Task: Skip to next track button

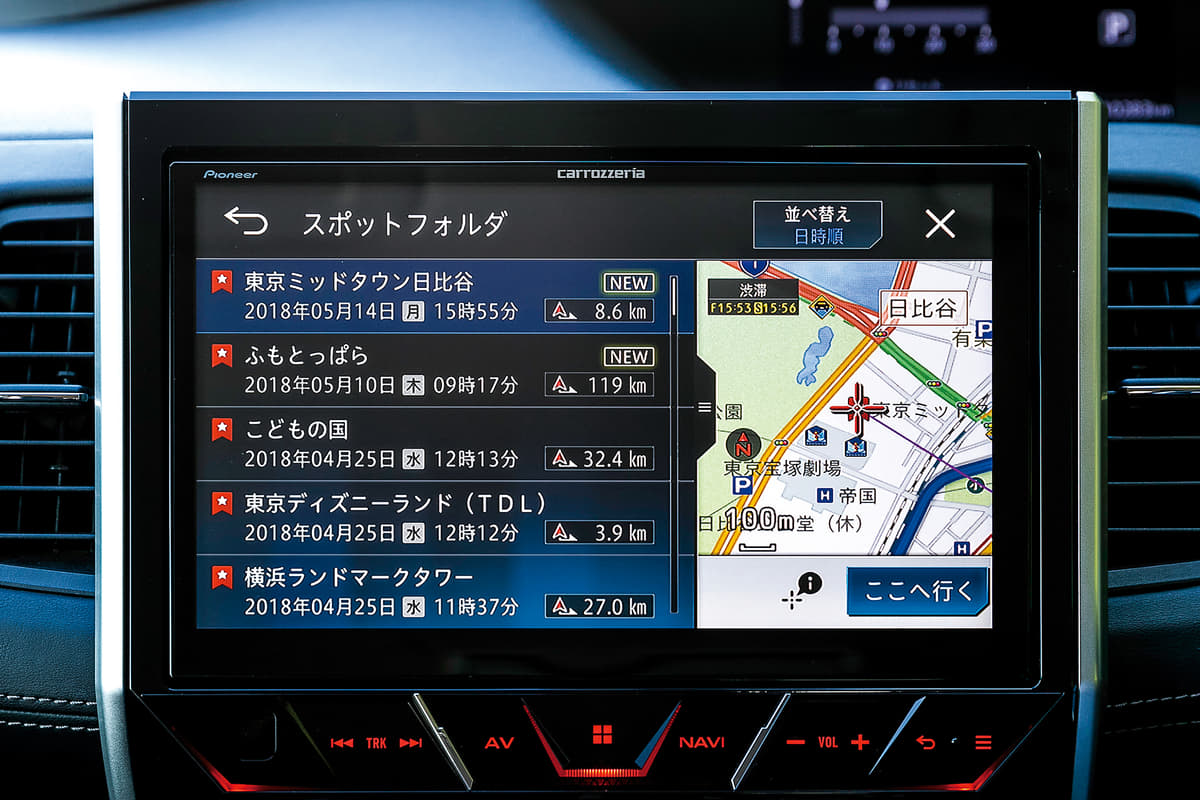Action: point(410,742)
